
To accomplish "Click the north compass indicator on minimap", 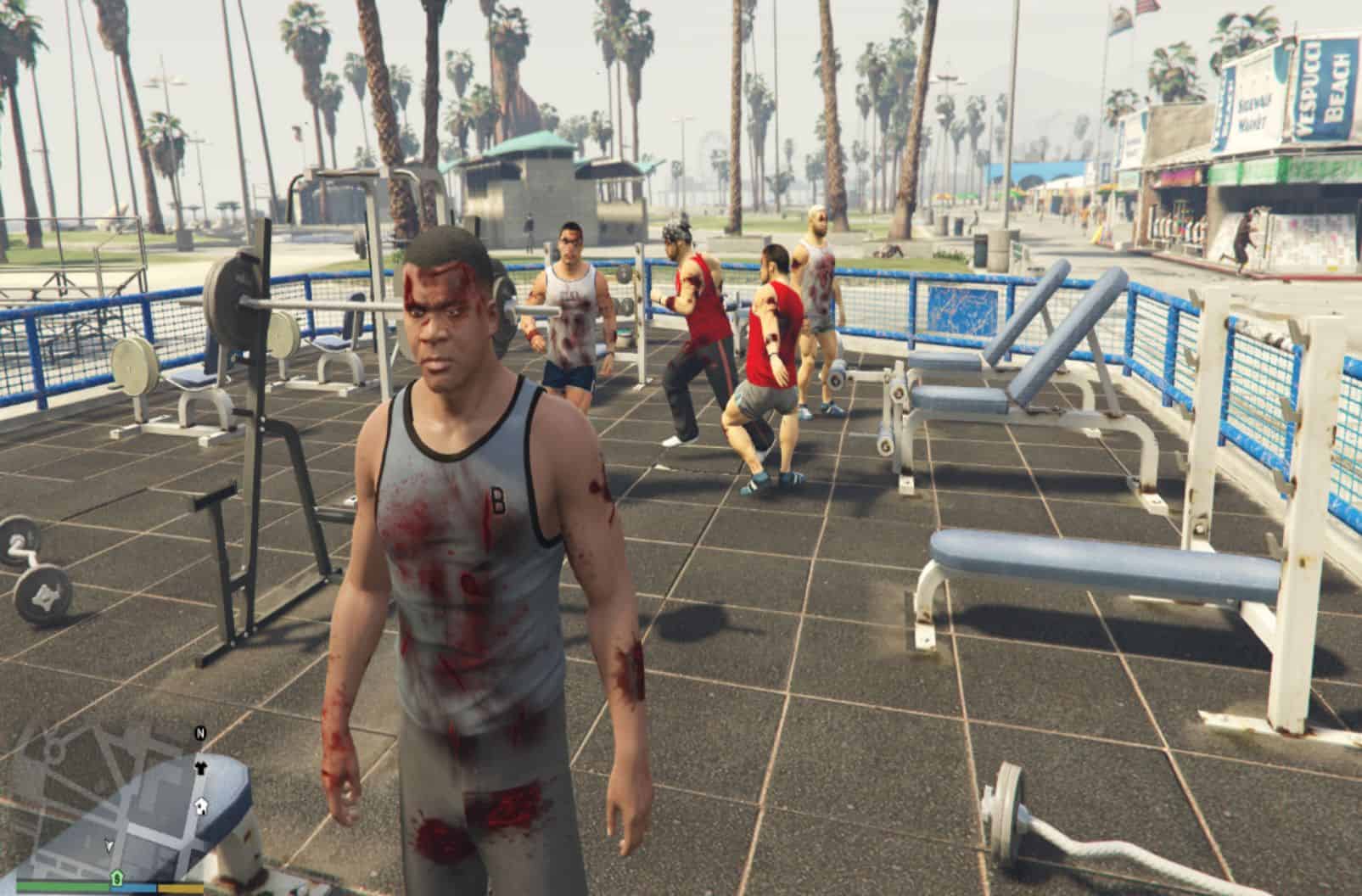I will pos(201,734).
